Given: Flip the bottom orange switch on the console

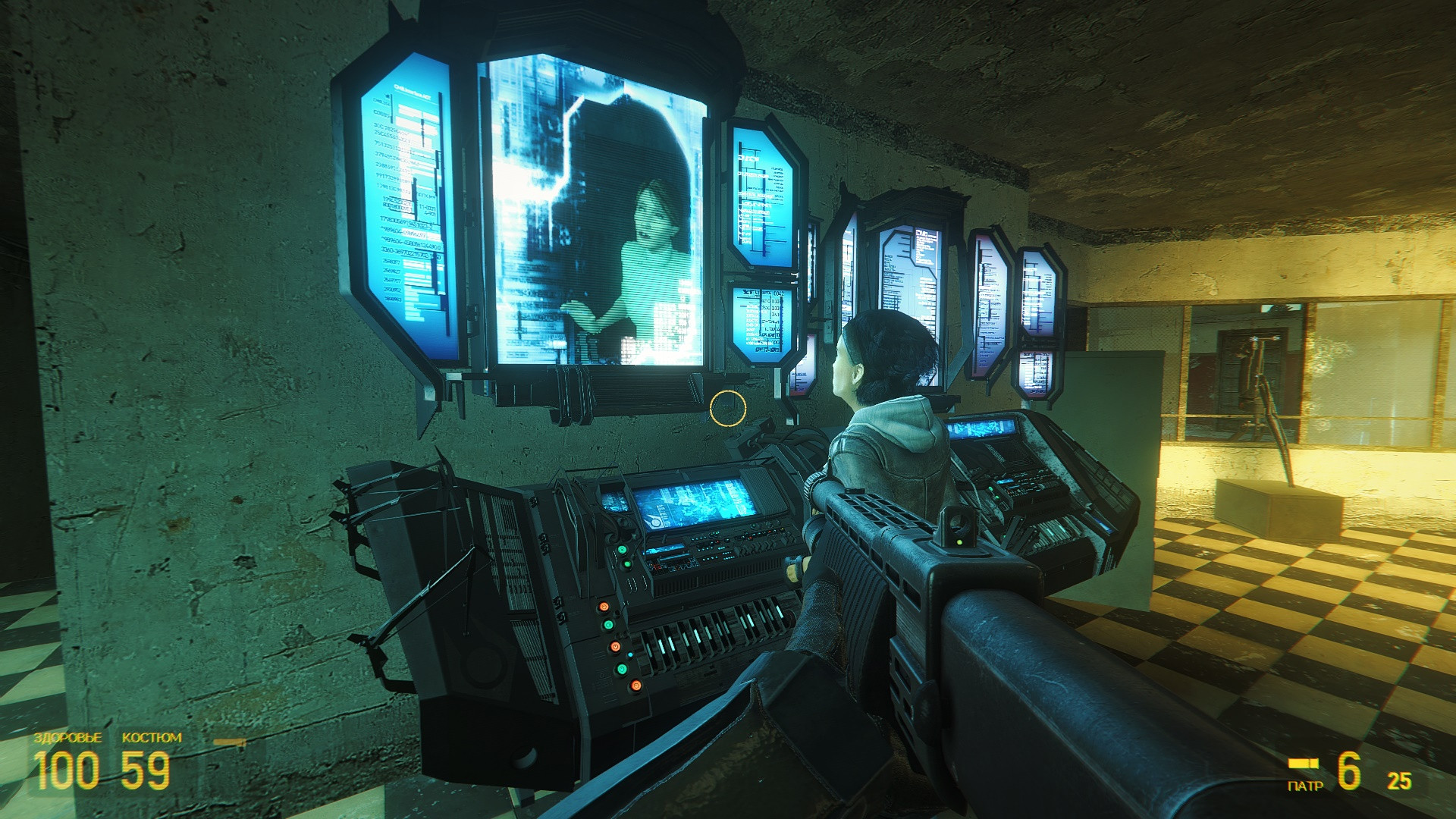Looking at the screenshot, I should pyautogui.click(x=635, y=686).
